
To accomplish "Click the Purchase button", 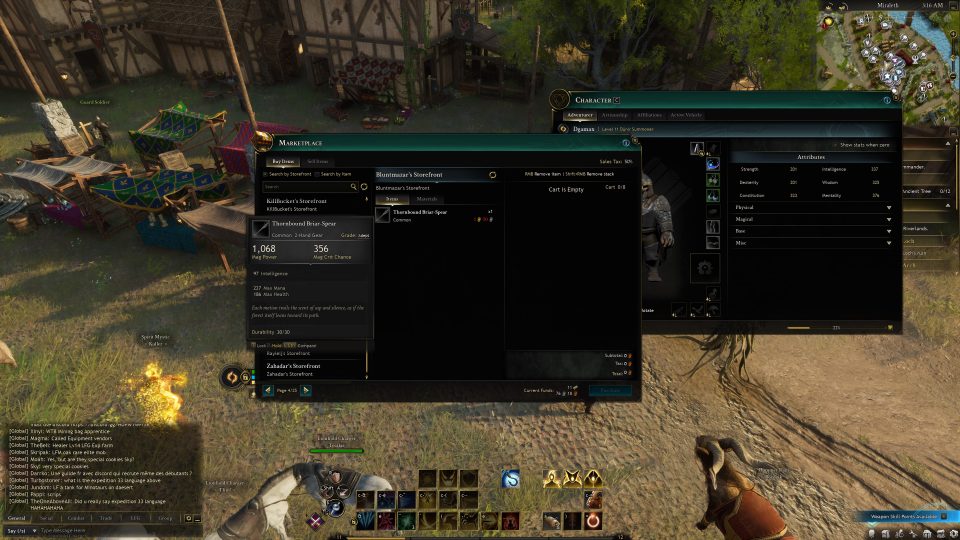I will [609, 391].
